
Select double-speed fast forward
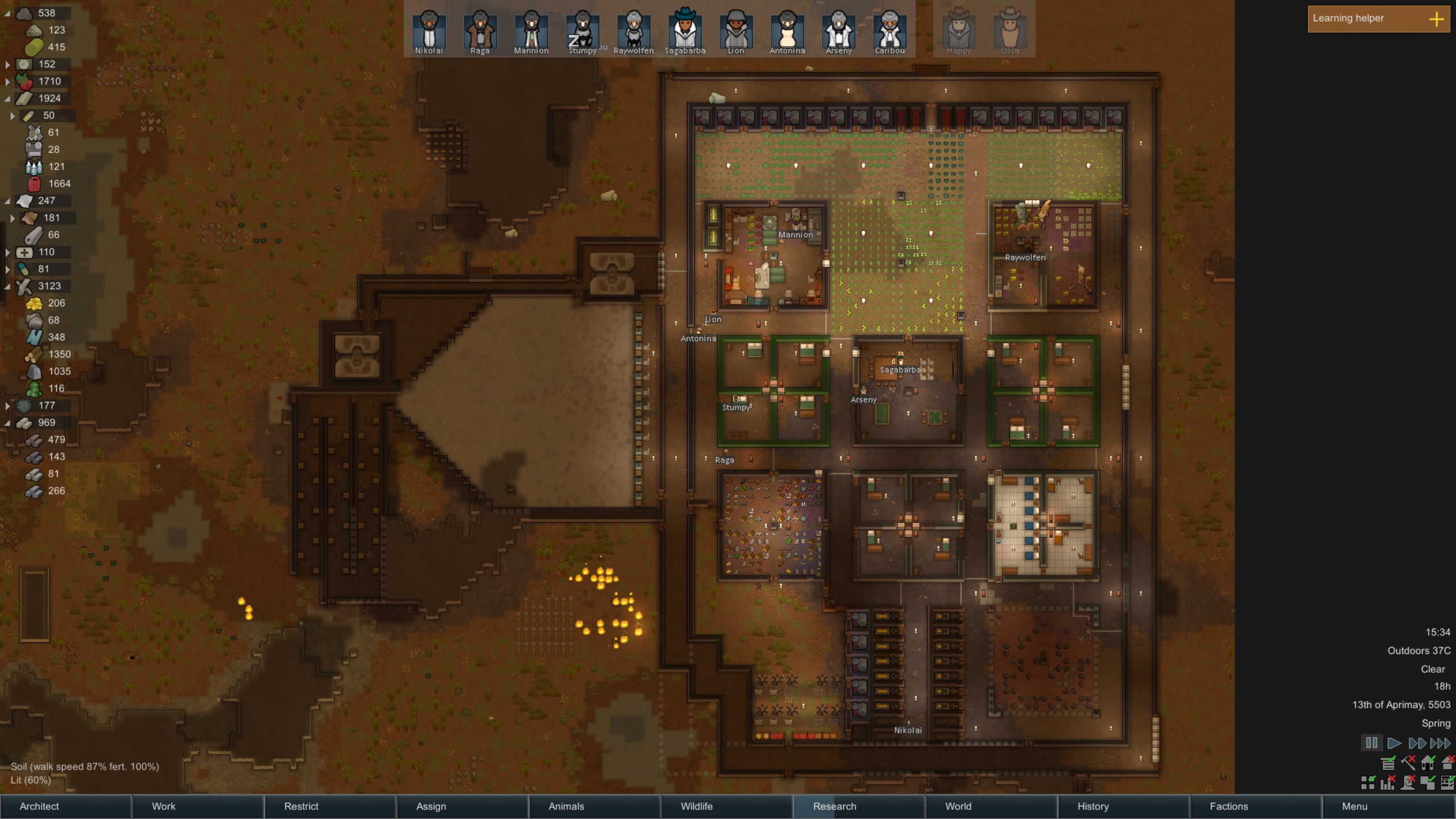tap(1417, 743)
